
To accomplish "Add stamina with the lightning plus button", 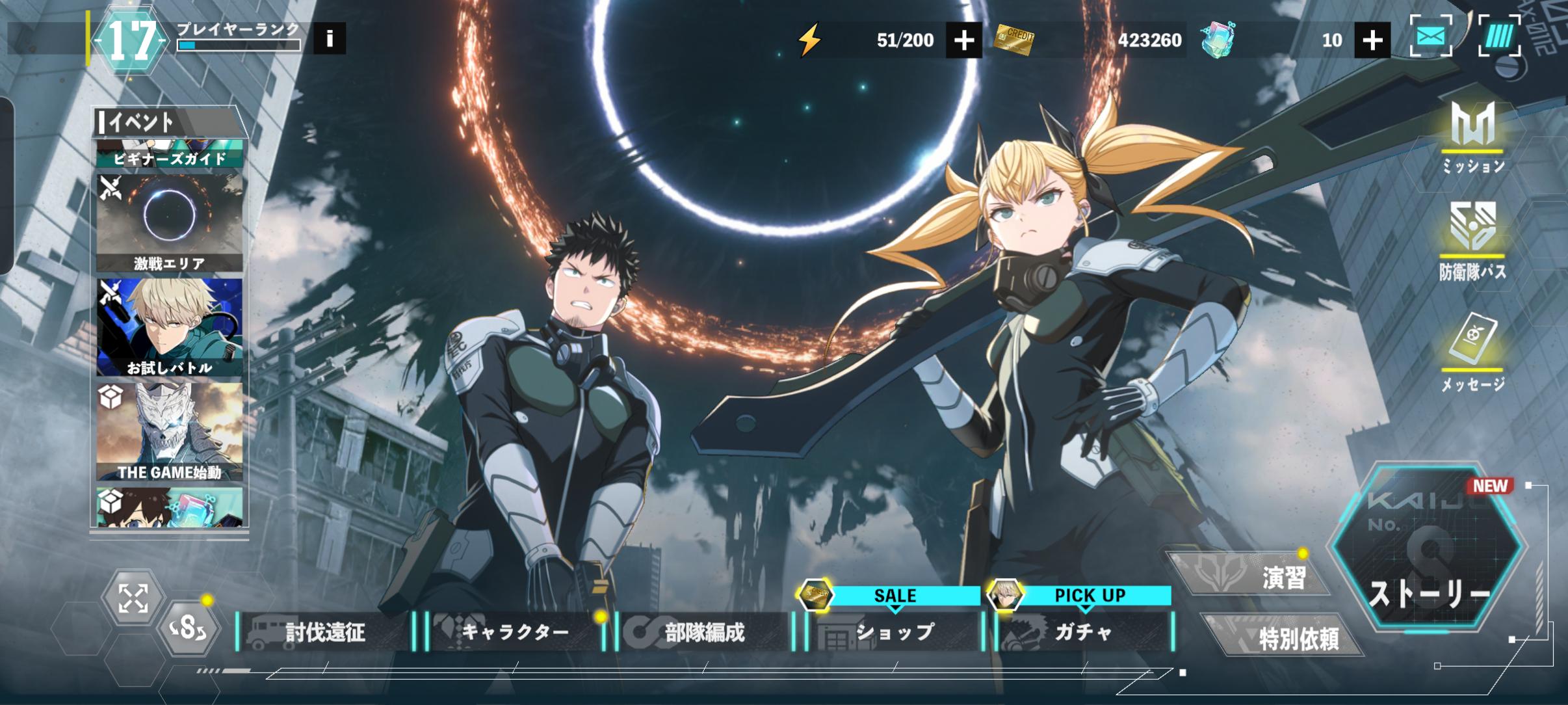I will pos(963,40).
